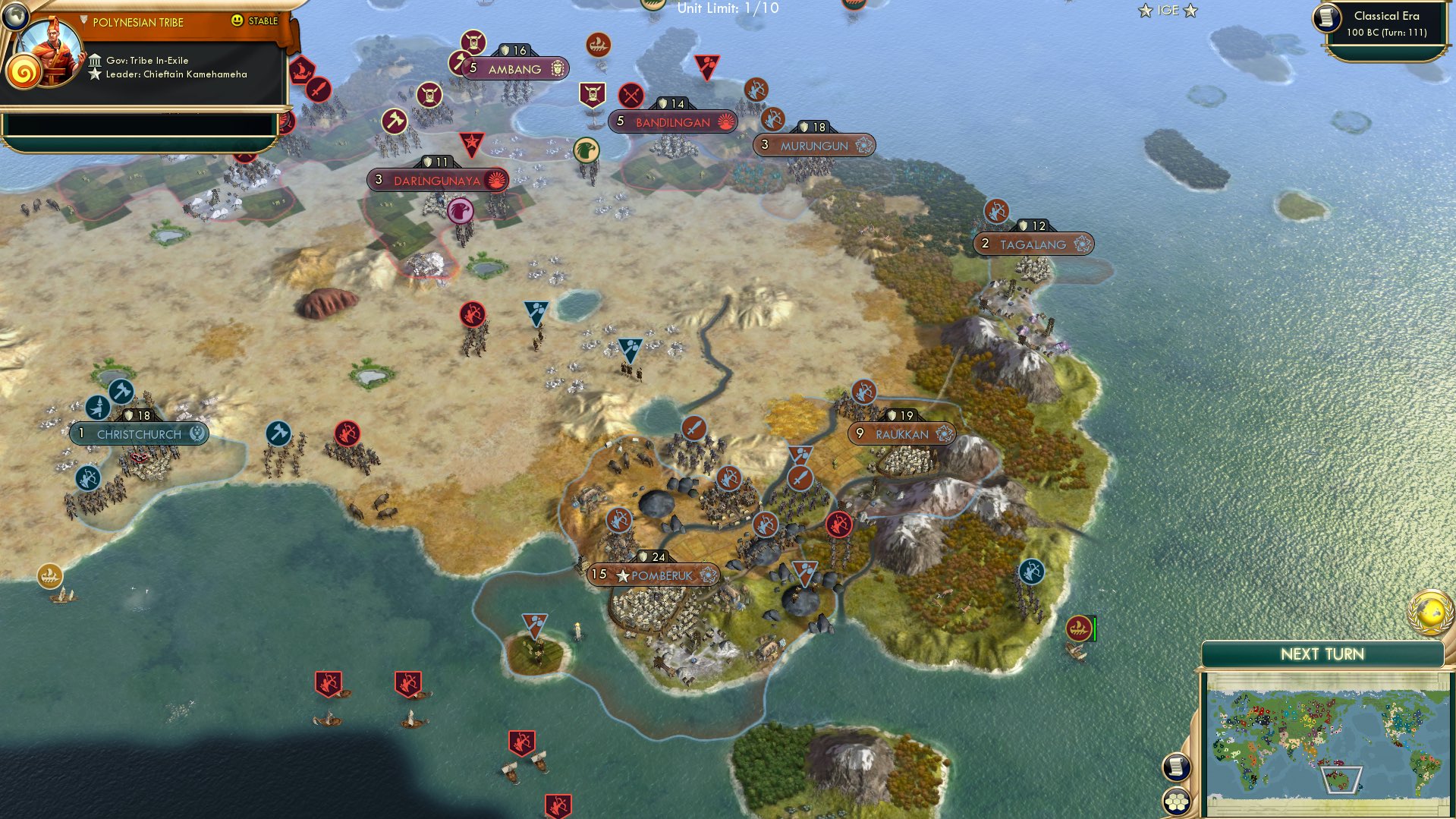Click the Christchurch city name
The width and height of the screenshot is (1456, 819).
pyautogui.click(x=140, y=433)
